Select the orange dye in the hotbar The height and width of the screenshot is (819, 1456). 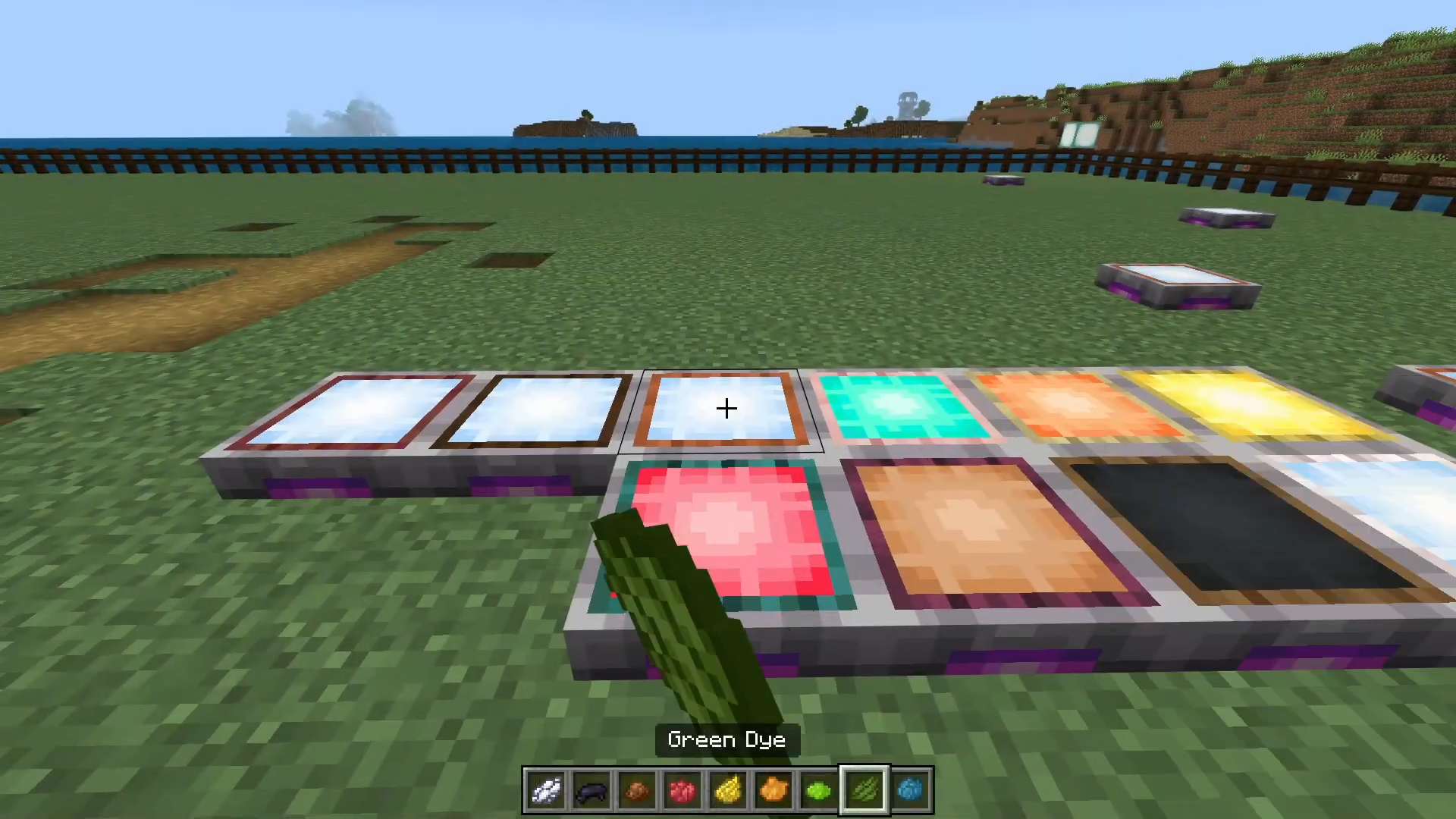[773, 791]
